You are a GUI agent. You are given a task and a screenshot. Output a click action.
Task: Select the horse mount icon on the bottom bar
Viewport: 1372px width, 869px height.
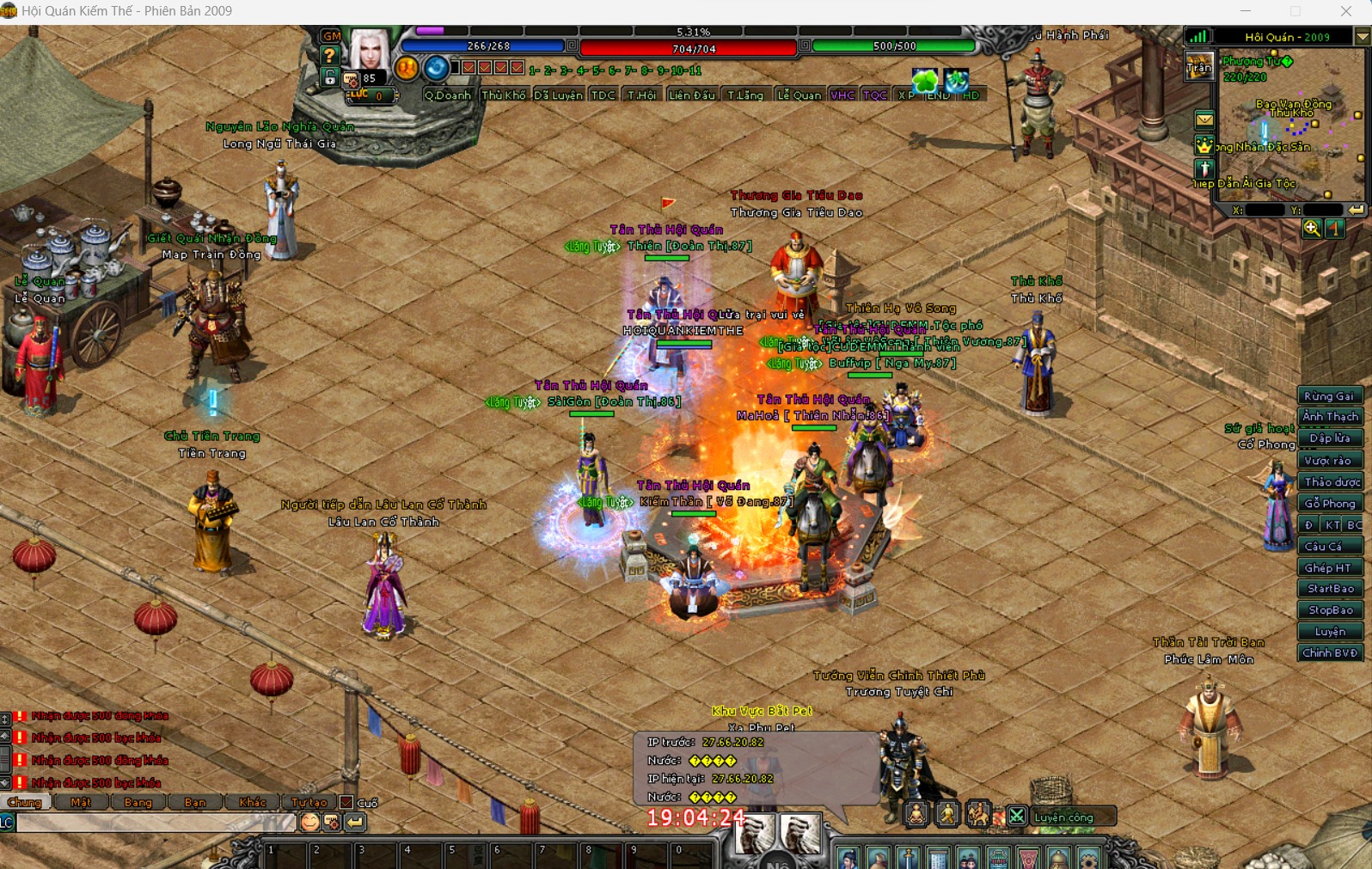click(x=978, y=813)
